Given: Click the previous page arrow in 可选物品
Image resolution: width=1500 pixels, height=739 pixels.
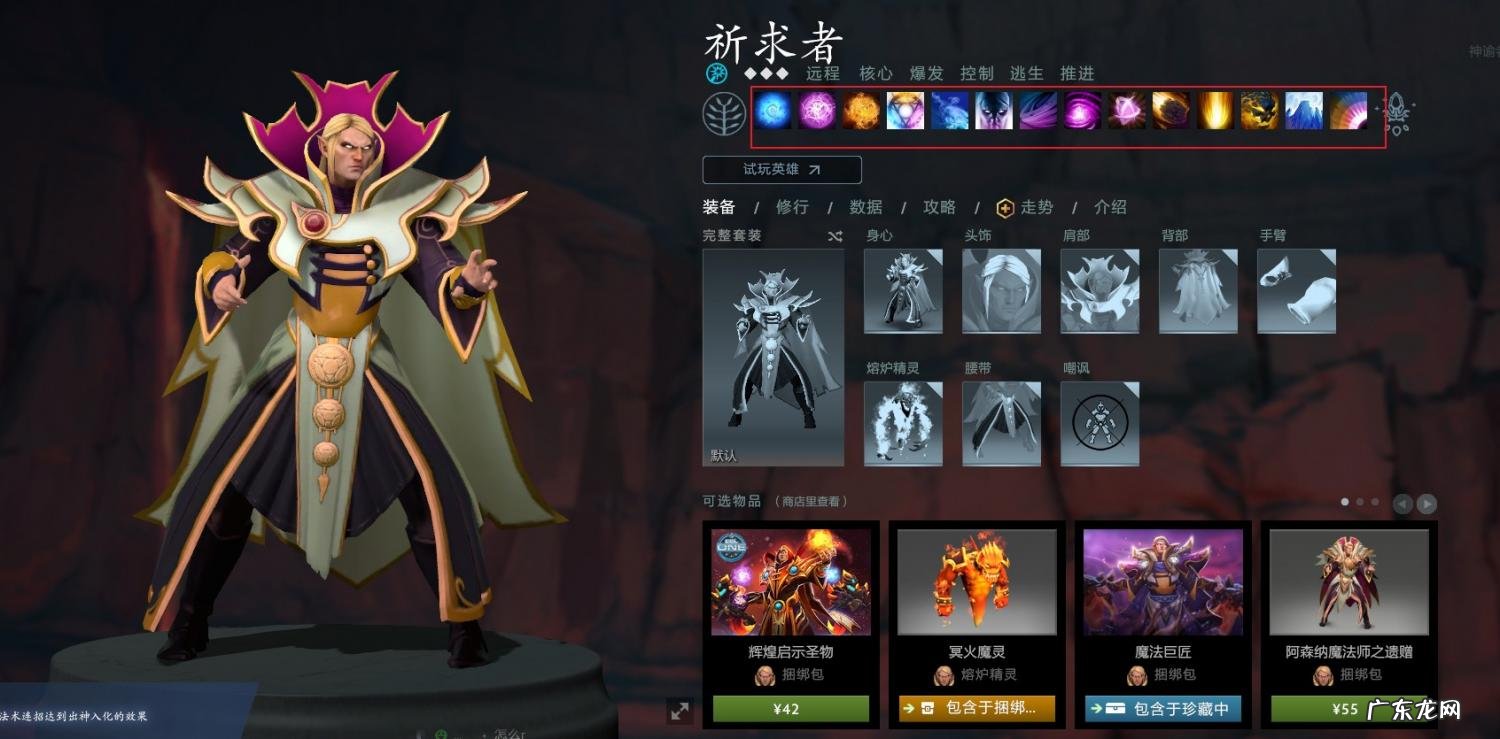Looking at the screenshot, I should tap(1403, 502).
